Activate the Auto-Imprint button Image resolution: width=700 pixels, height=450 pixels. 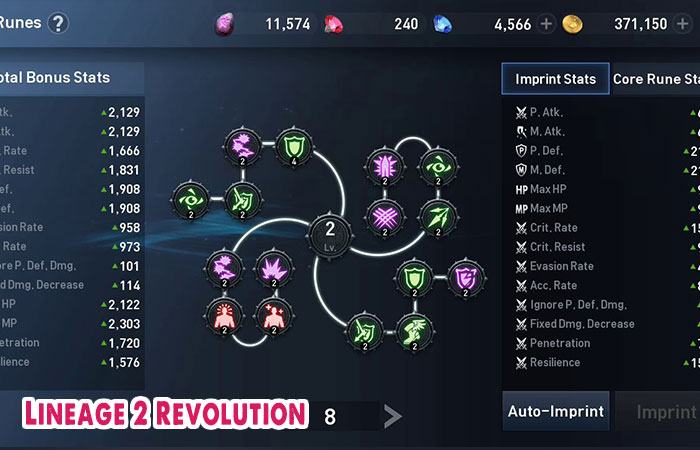click(555, 411)
